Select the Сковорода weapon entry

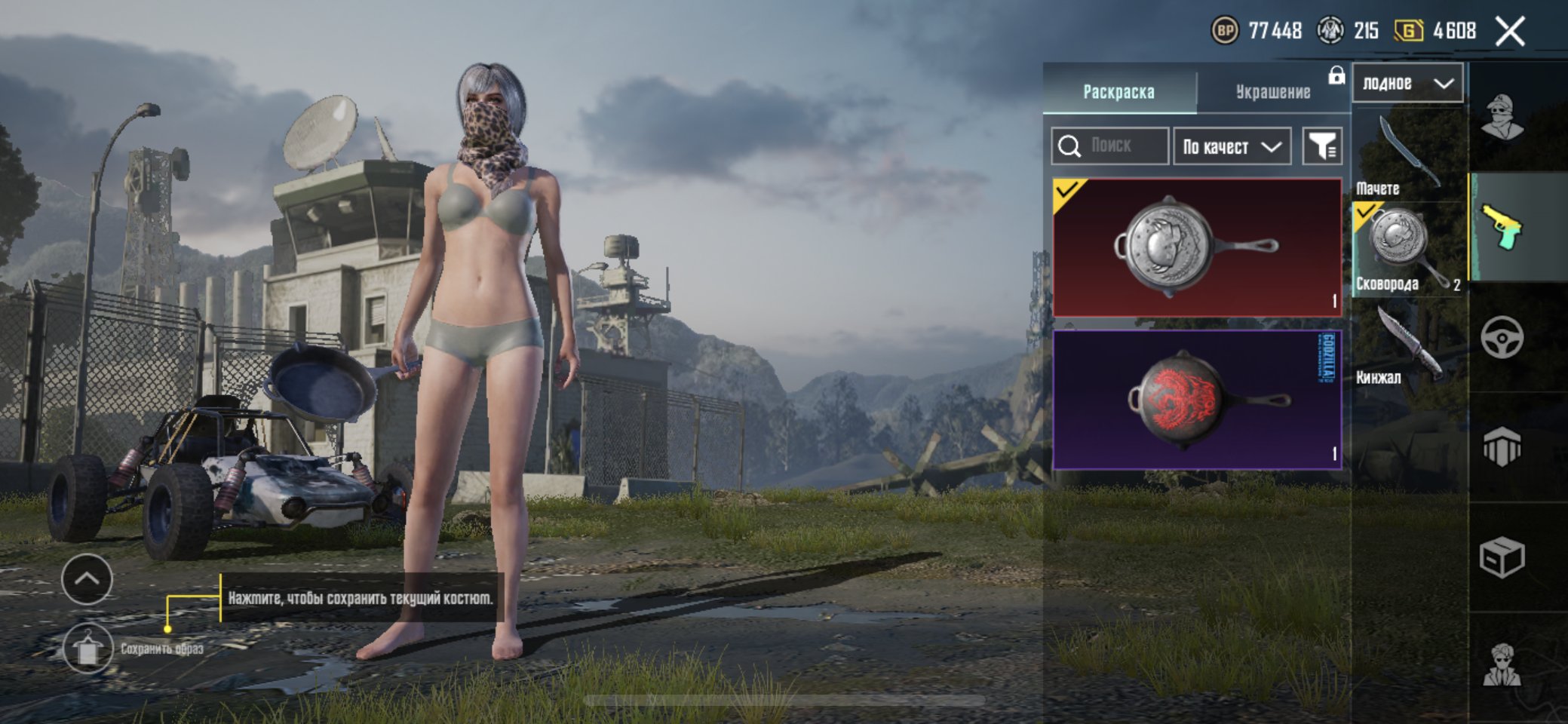(x=1407, y=250)
